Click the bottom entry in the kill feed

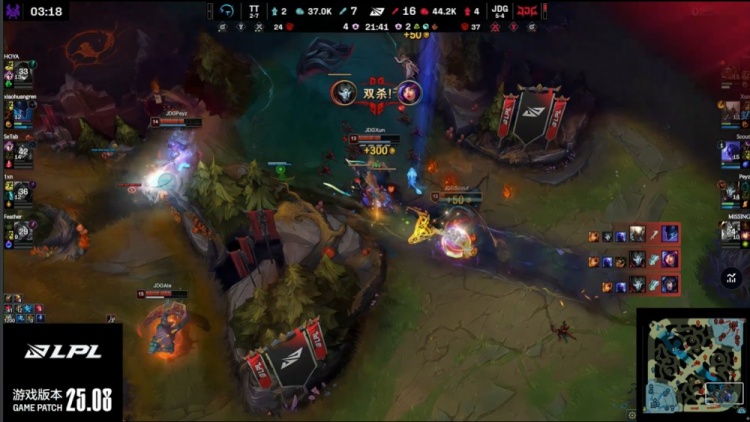pyautogui.click(x=634, y=285)
